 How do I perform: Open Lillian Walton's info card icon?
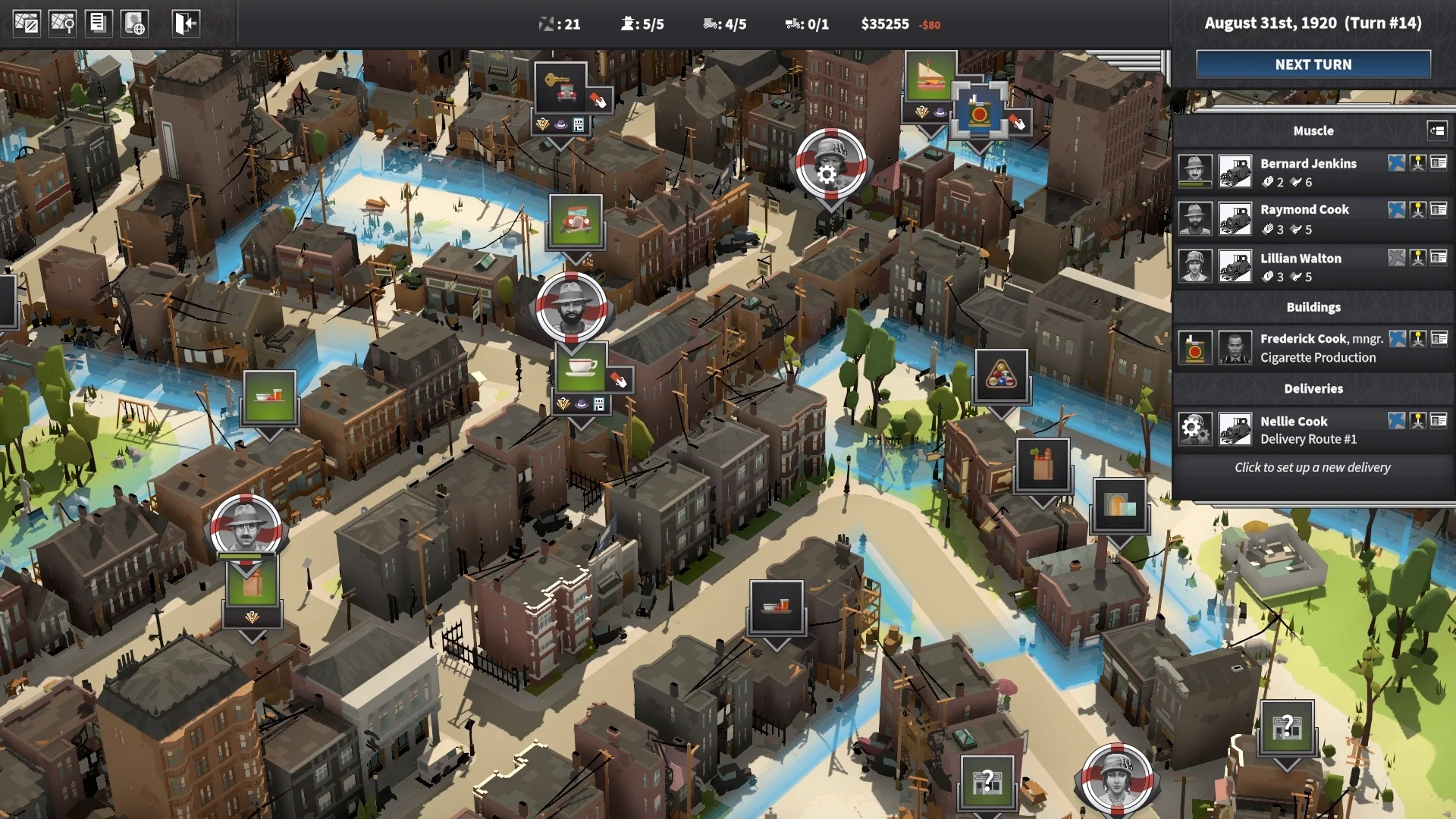(x=1439, y=258)
